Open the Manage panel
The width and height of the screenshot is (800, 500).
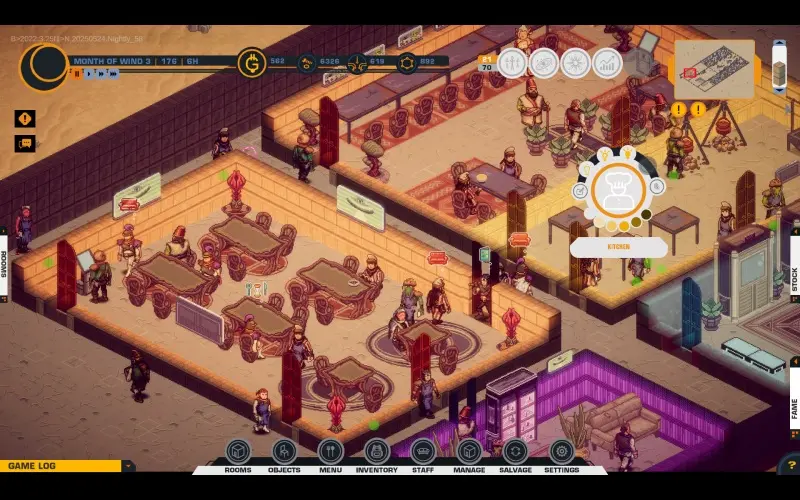[x=469, y=453]
